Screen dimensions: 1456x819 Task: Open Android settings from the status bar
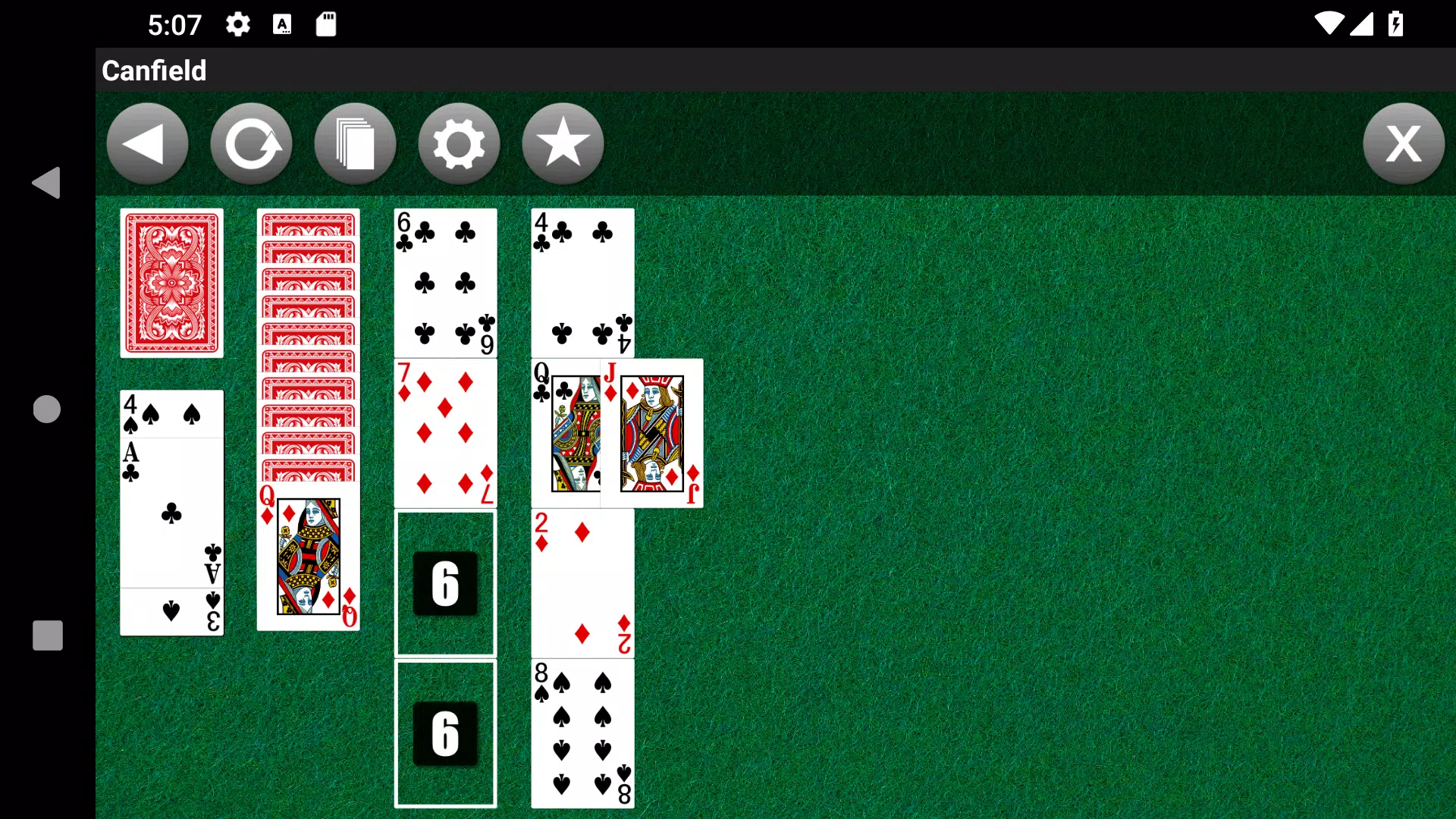(x=237, y=24)
